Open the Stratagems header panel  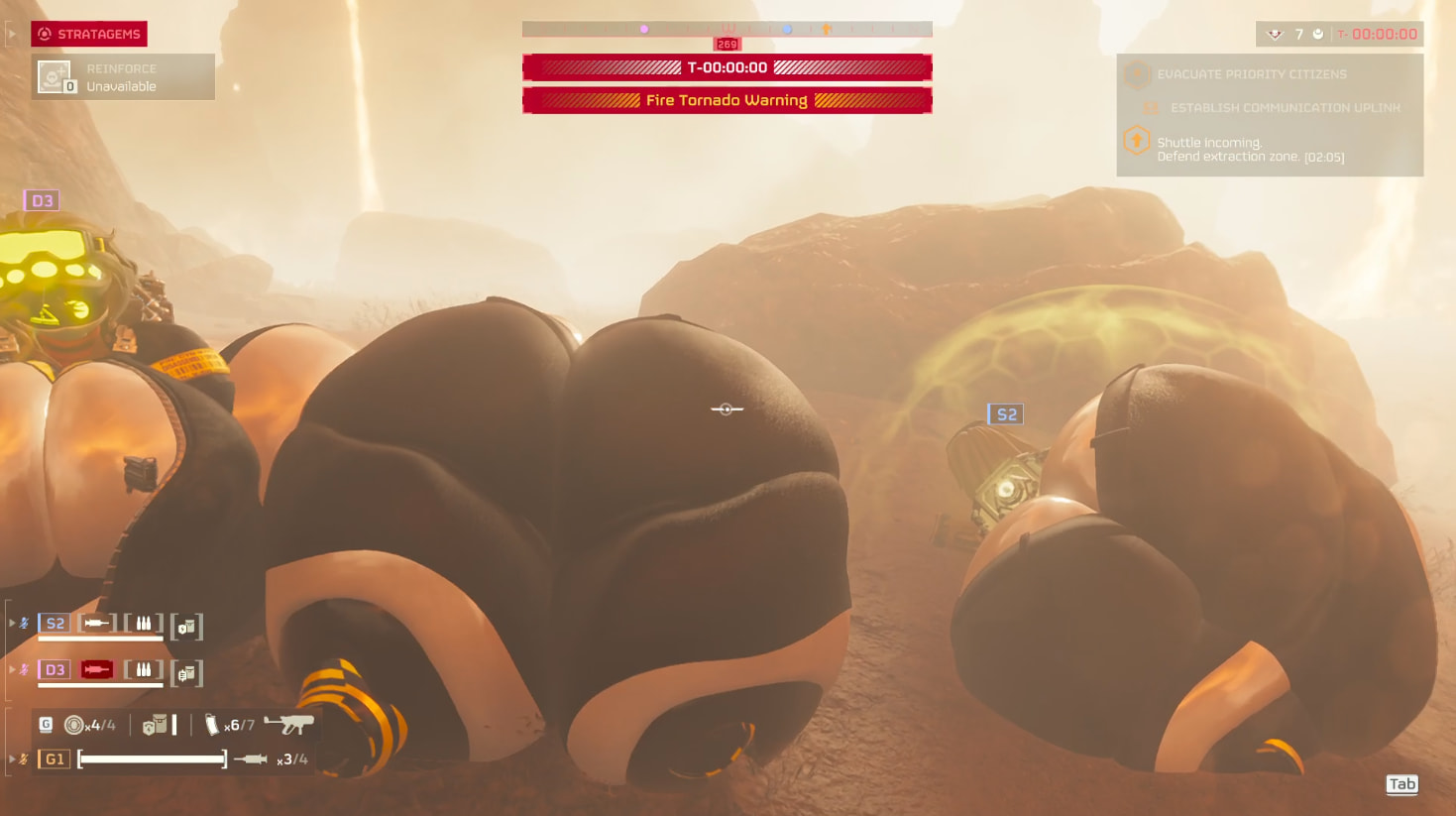89,34
